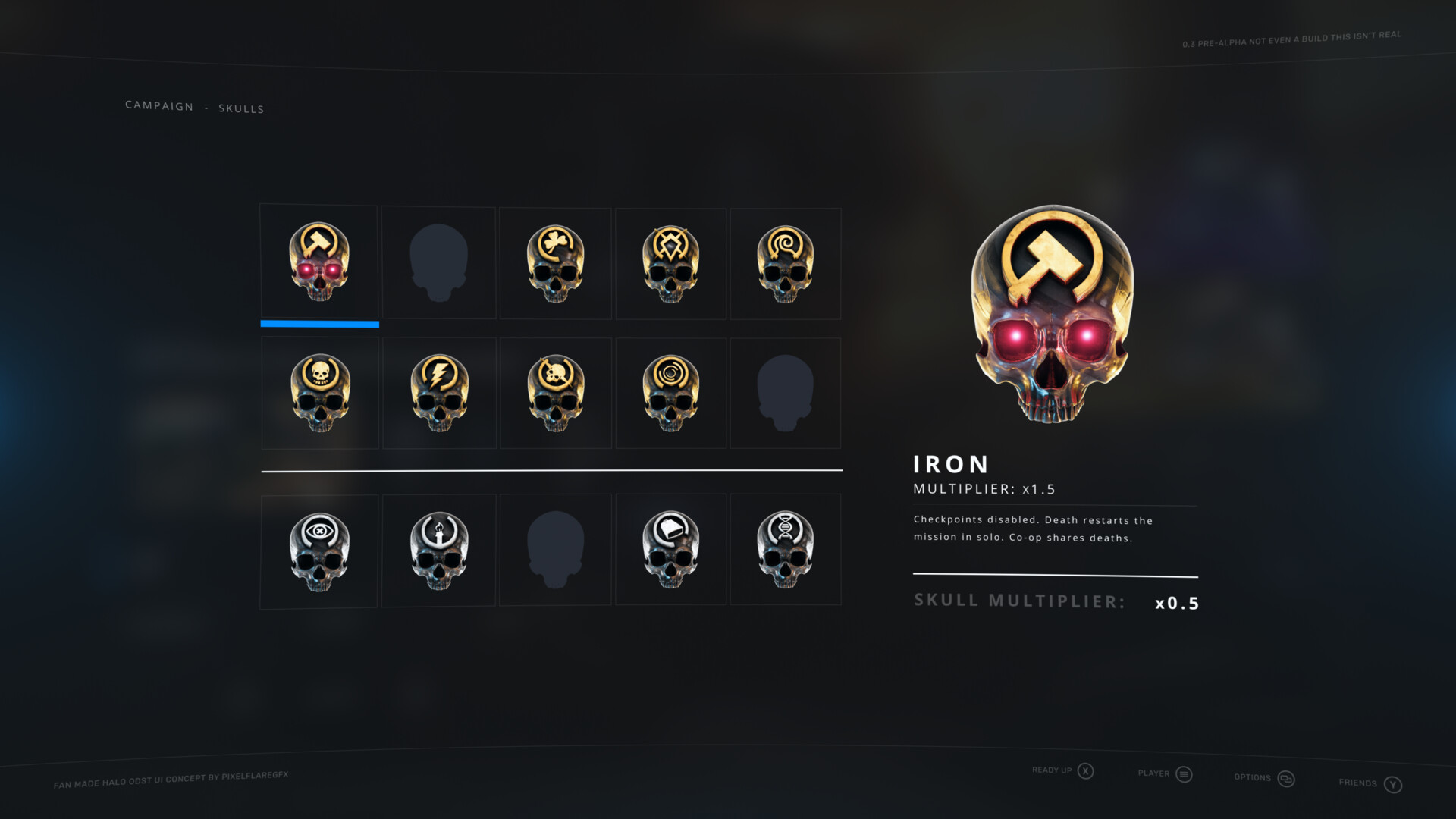Go back to the Campaign breadcrumb
Viewport: 1456px width, 819px height.
coord(159,105)
